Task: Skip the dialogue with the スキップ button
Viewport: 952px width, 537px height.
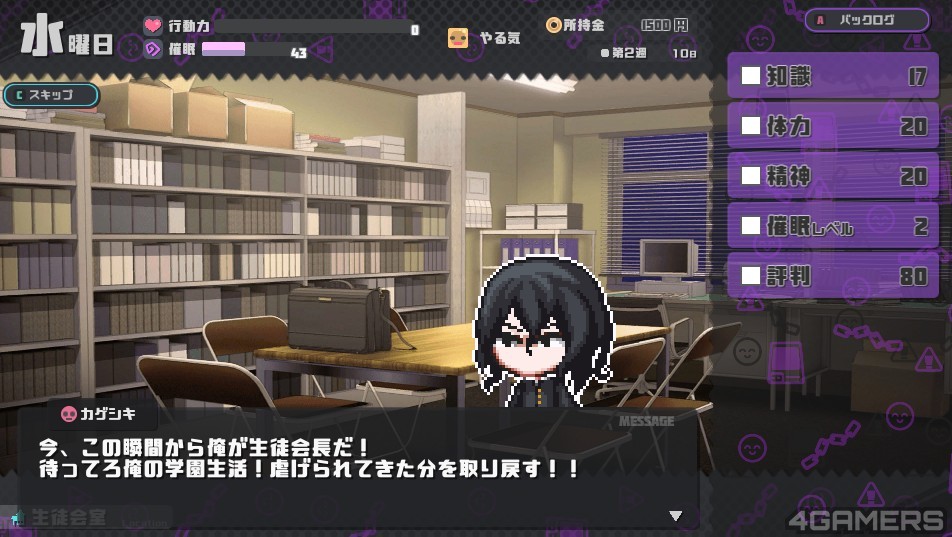Action: point(52,95)
